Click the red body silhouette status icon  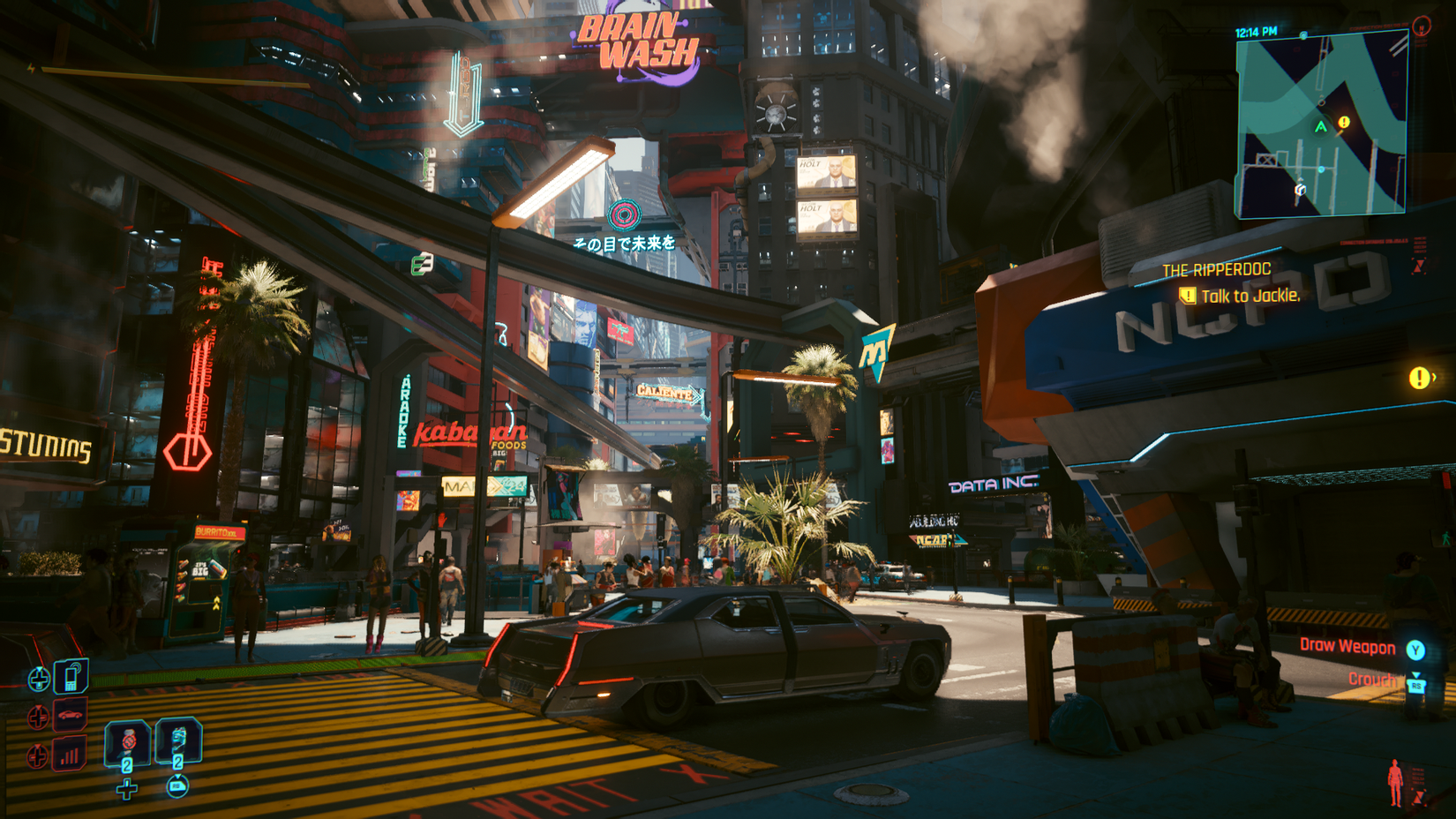click(x=1395, y=781)
